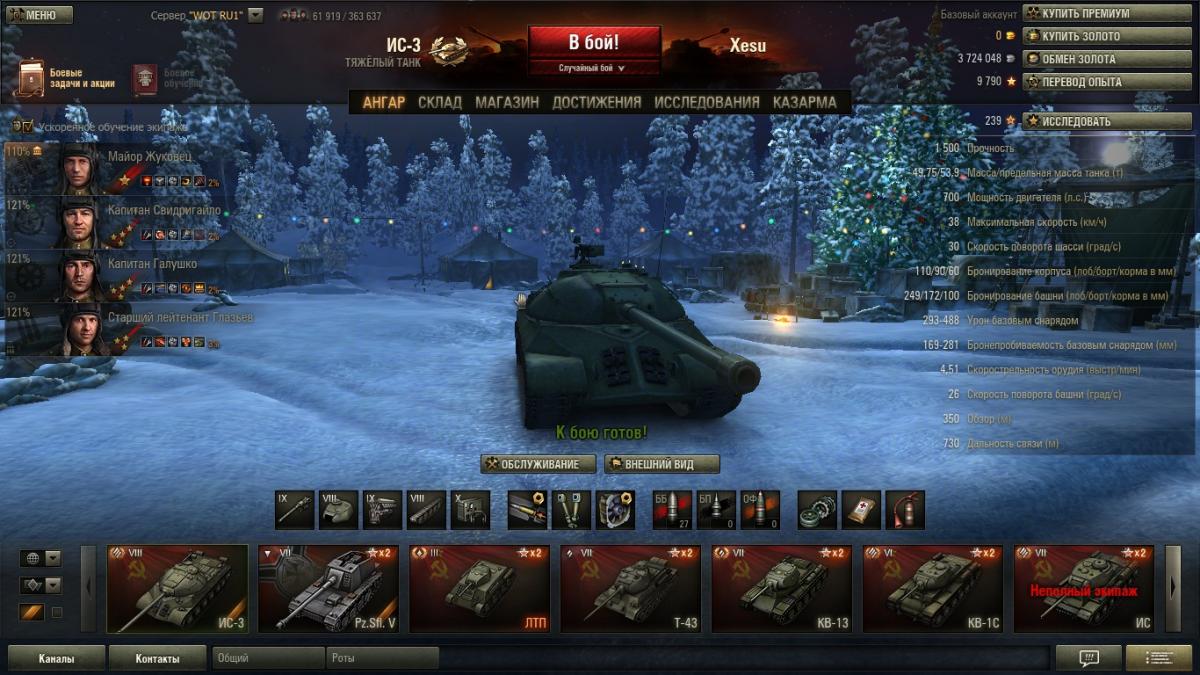Open the Казарма tab

(x=804, y=102)
